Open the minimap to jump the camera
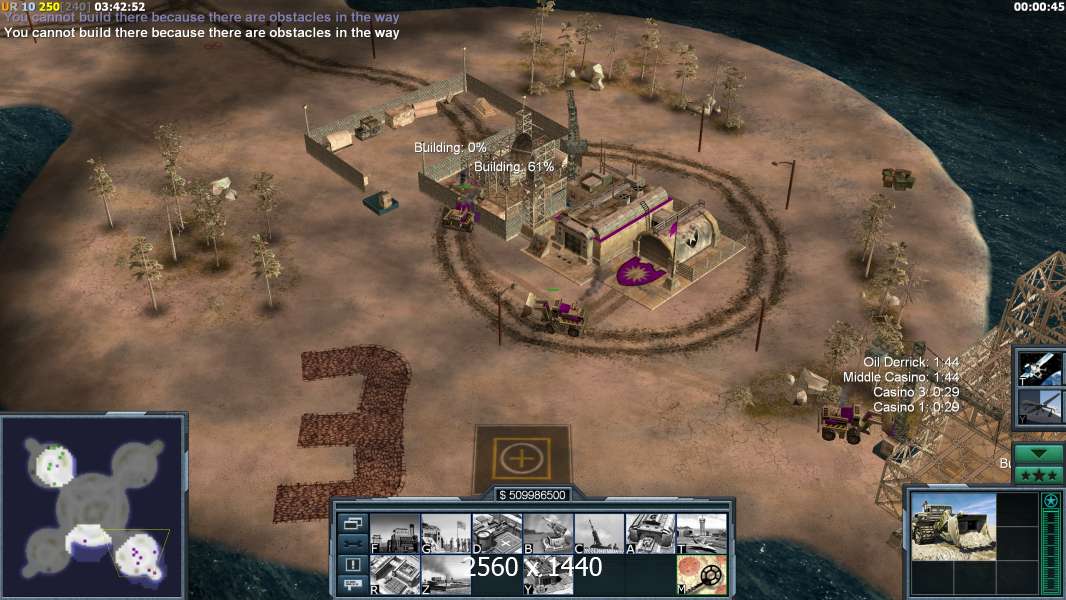The width and height of the screenshot is (1066, 600). pyautogui.click(x=93, y=505)
